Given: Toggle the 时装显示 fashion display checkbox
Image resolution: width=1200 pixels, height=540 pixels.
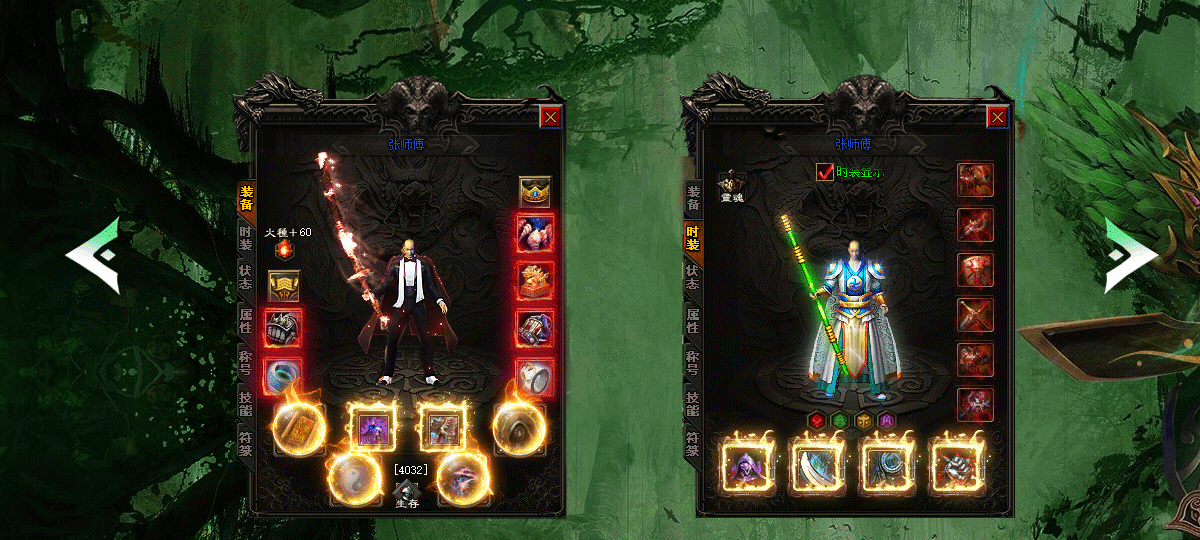Looking at the screenshot, I should [x=826, y=172].
